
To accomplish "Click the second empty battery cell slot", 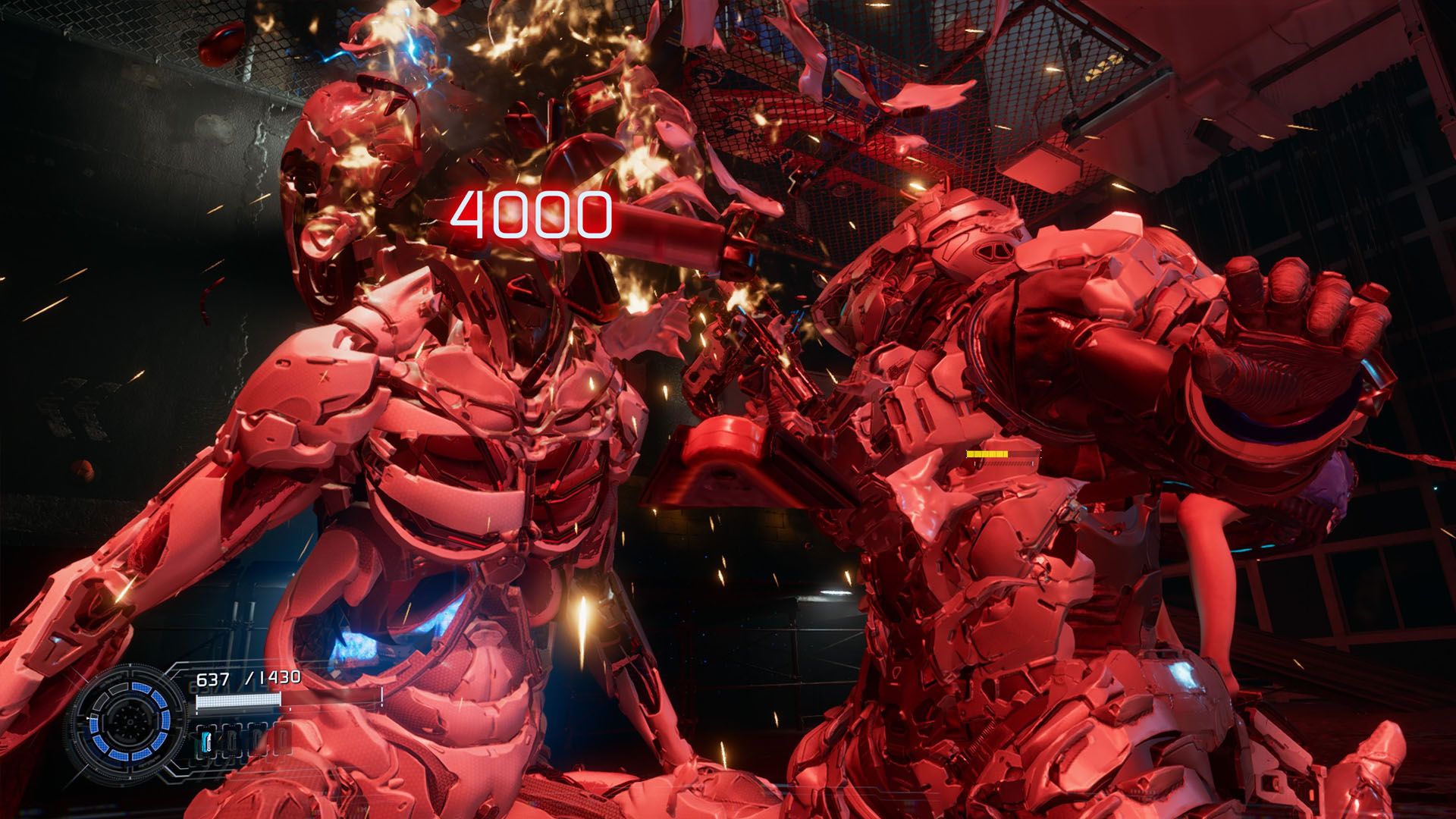I will pyautogui.click(x=231, y=740).
